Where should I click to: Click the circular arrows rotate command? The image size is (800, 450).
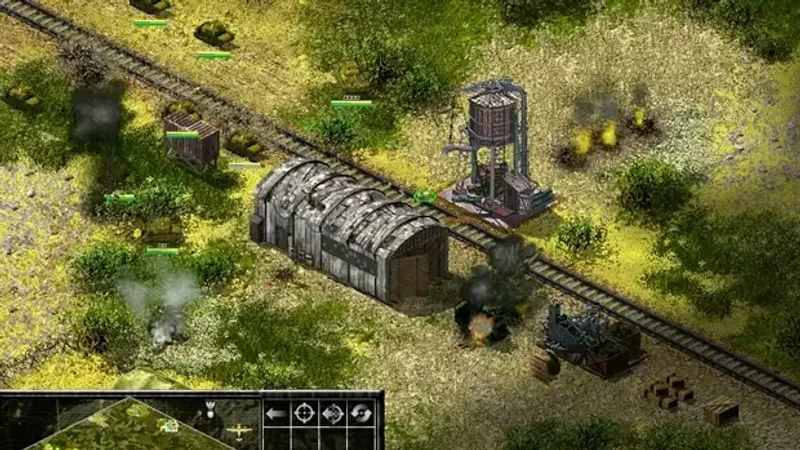[360, 413]
